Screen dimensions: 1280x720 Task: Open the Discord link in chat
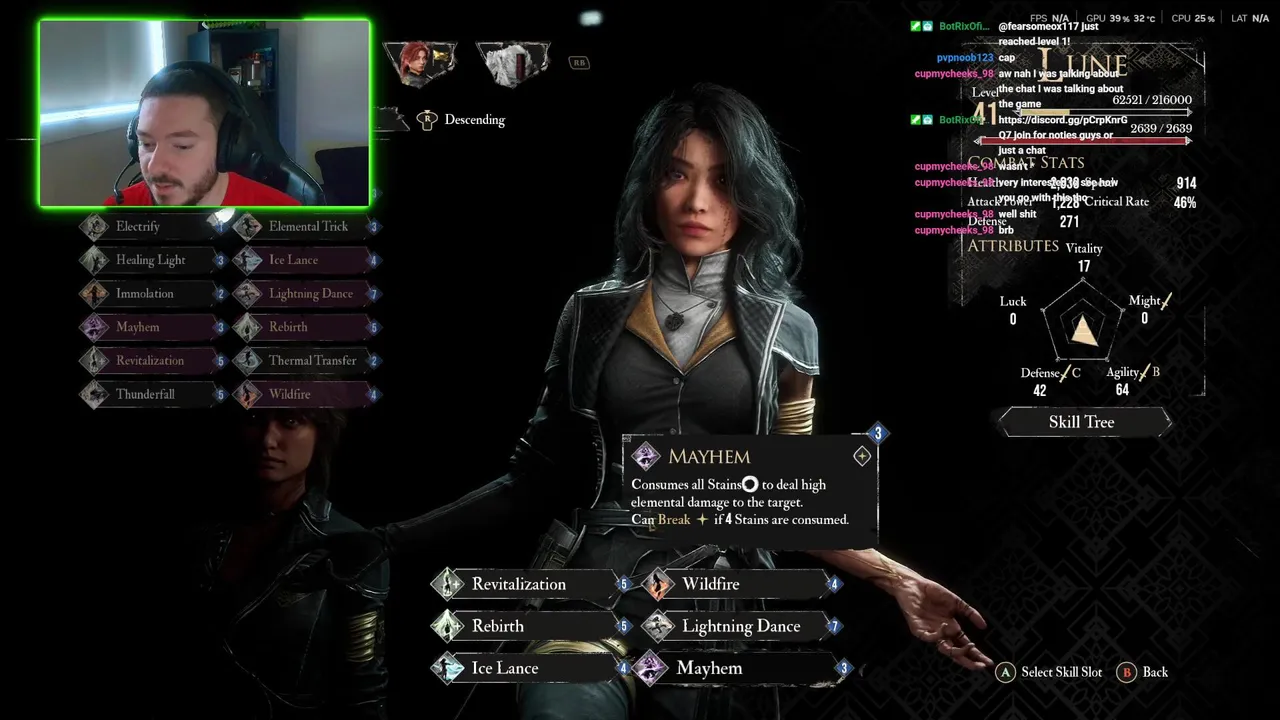[1063, 120]
